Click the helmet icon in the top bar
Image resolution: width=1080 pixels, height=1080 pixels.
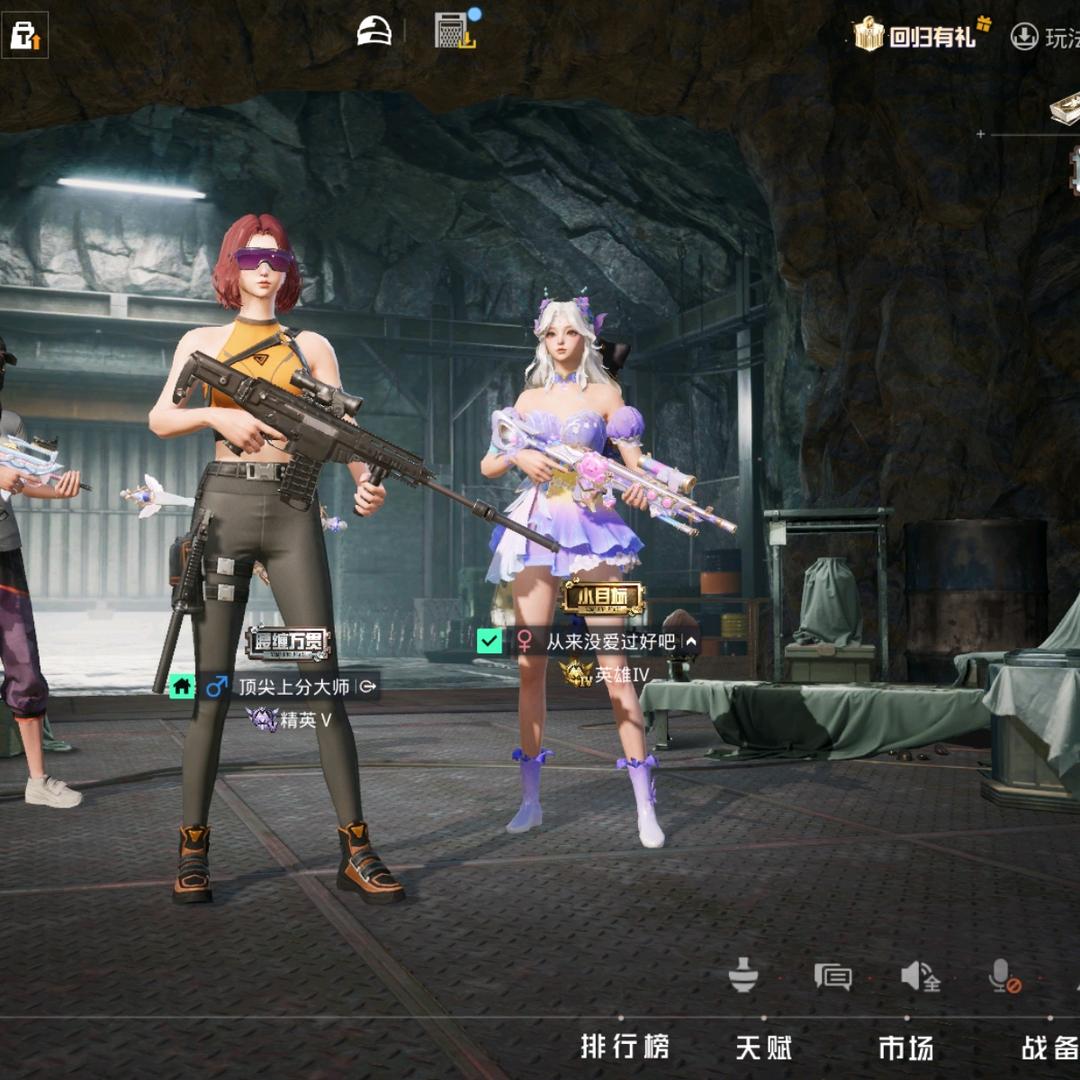coord(375,31)
